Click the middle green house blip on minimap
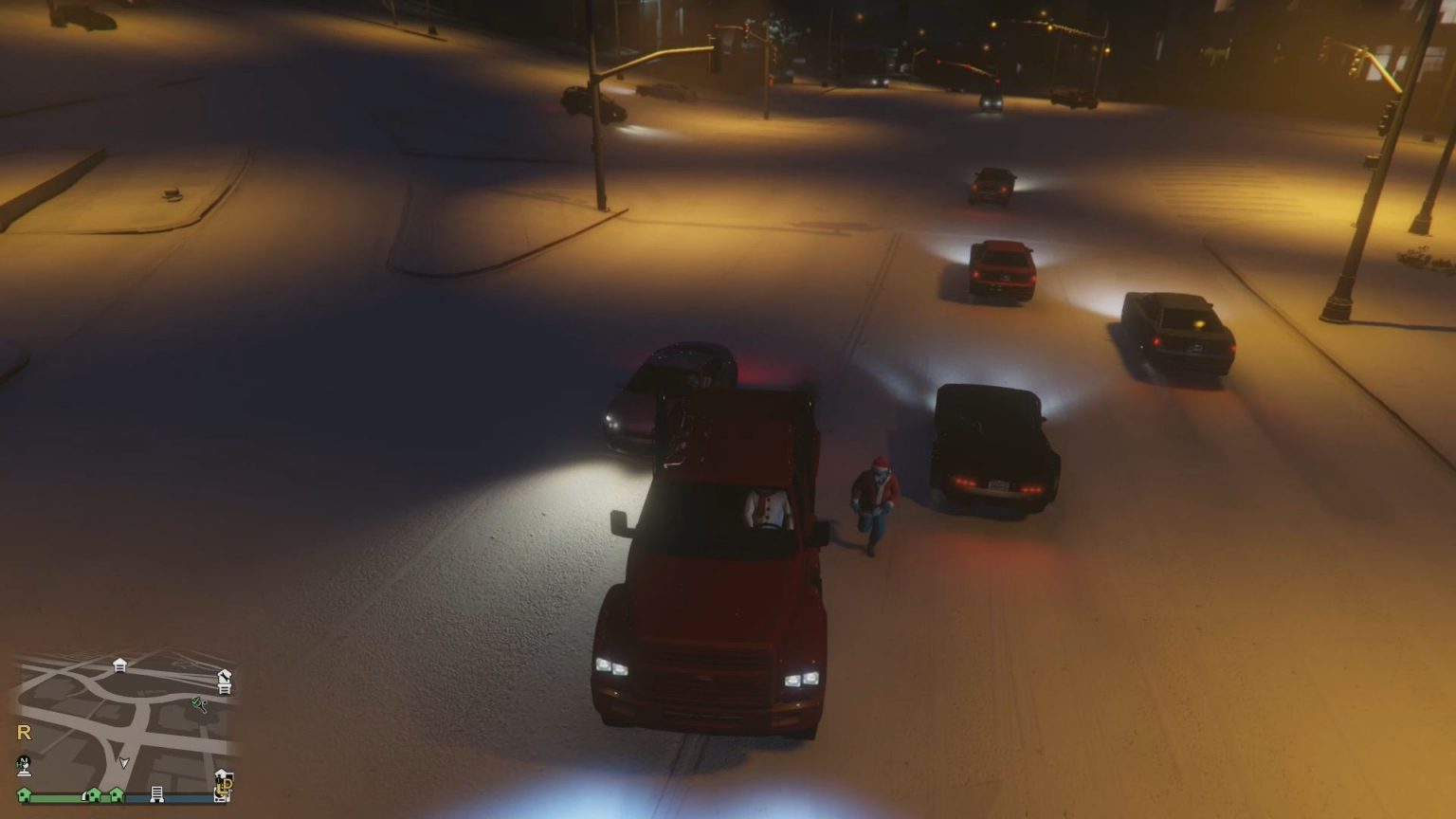Screen dimensions: 1456x819 click(x=93, y=795)
